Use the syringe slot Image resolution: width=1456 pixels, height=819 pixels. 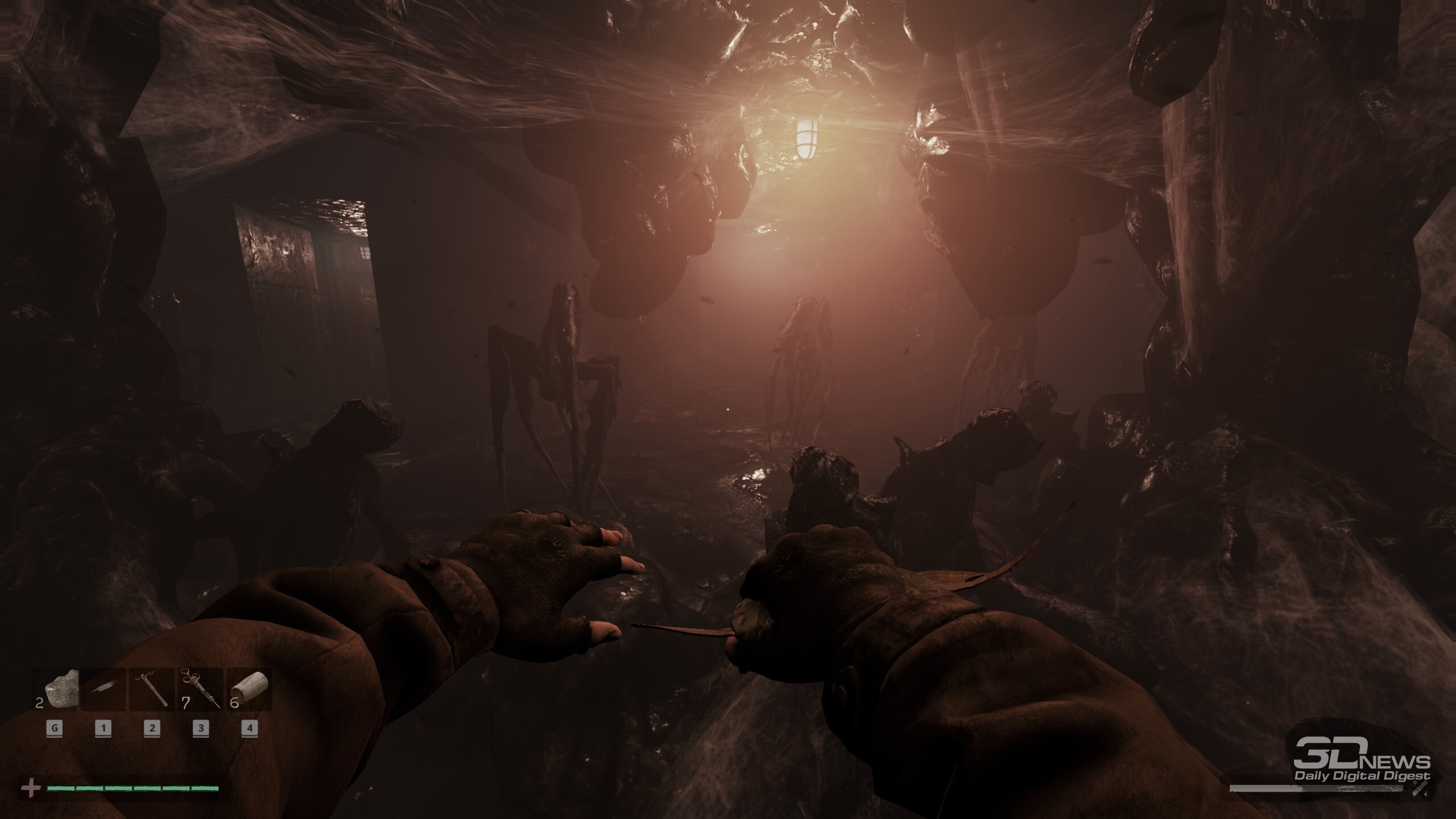201,689
